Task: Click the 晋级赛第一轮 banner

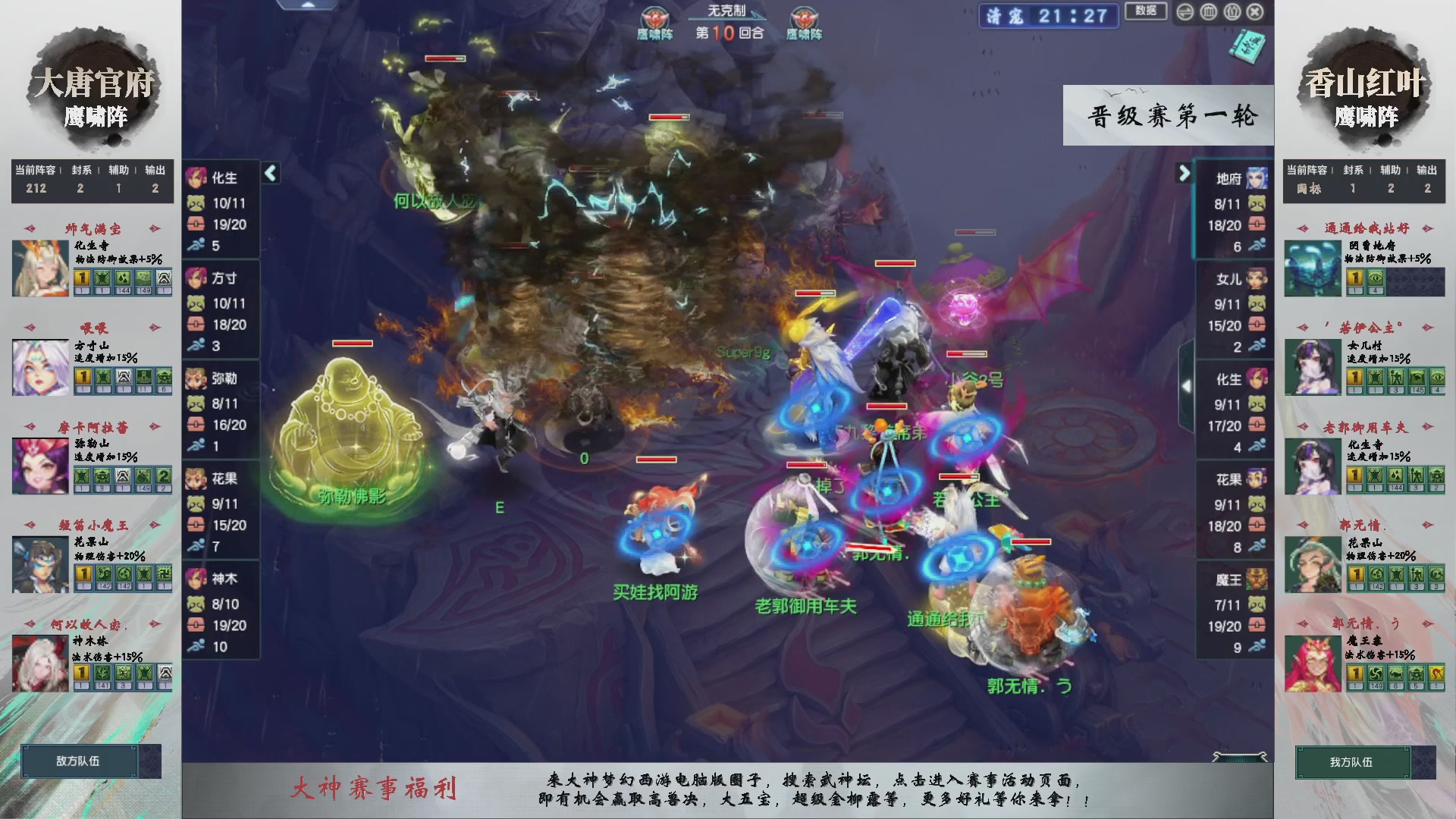Action: (1168, 115)
